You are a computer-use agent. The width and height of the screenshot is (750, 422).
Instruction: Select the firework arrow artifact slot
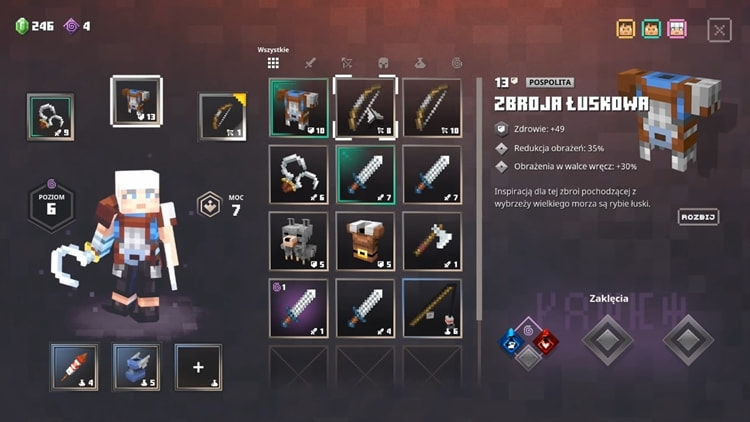pyautogui.click(x=74, y=367)
